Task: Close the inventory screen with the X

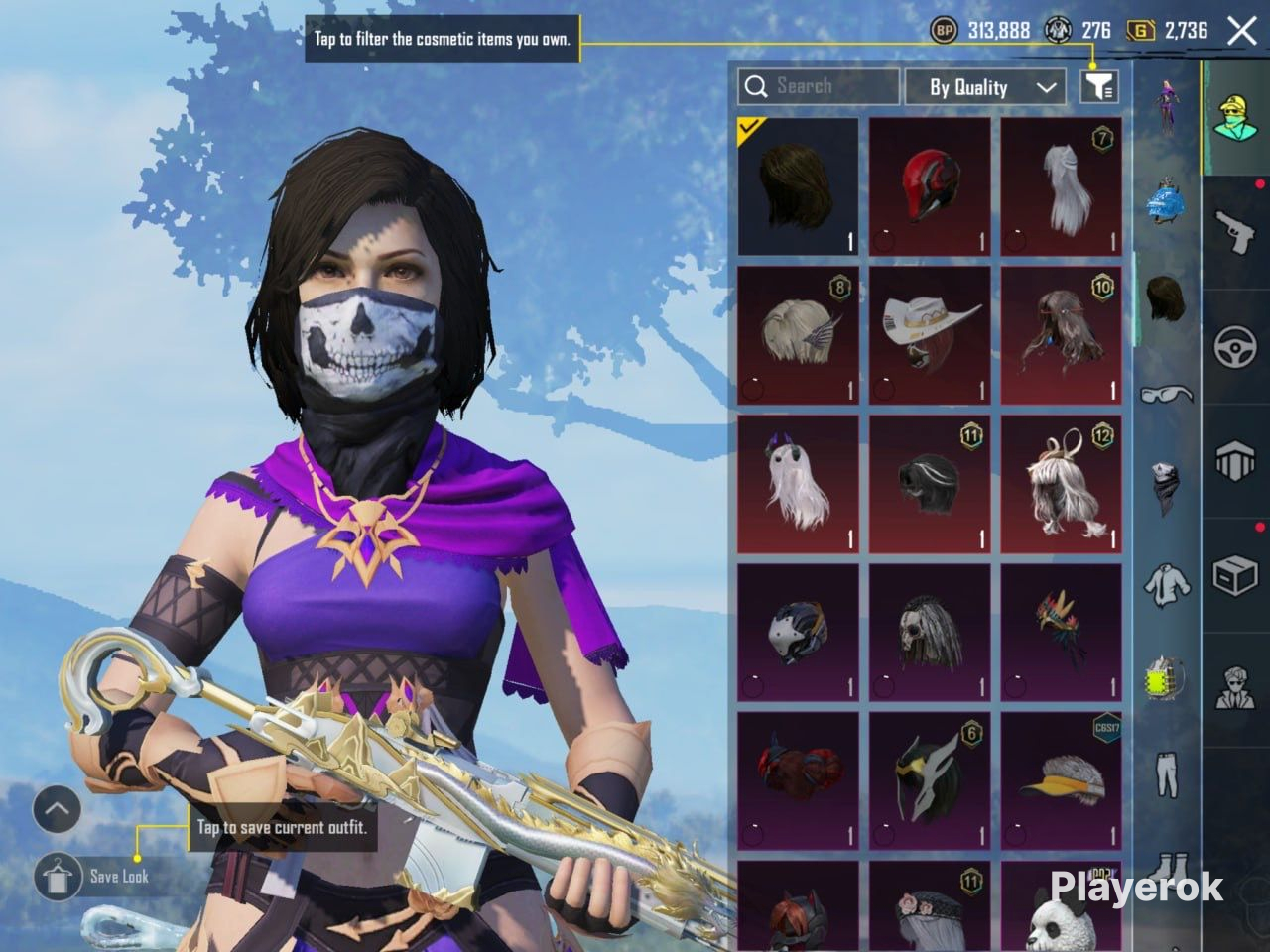Action: (1241, 31)
